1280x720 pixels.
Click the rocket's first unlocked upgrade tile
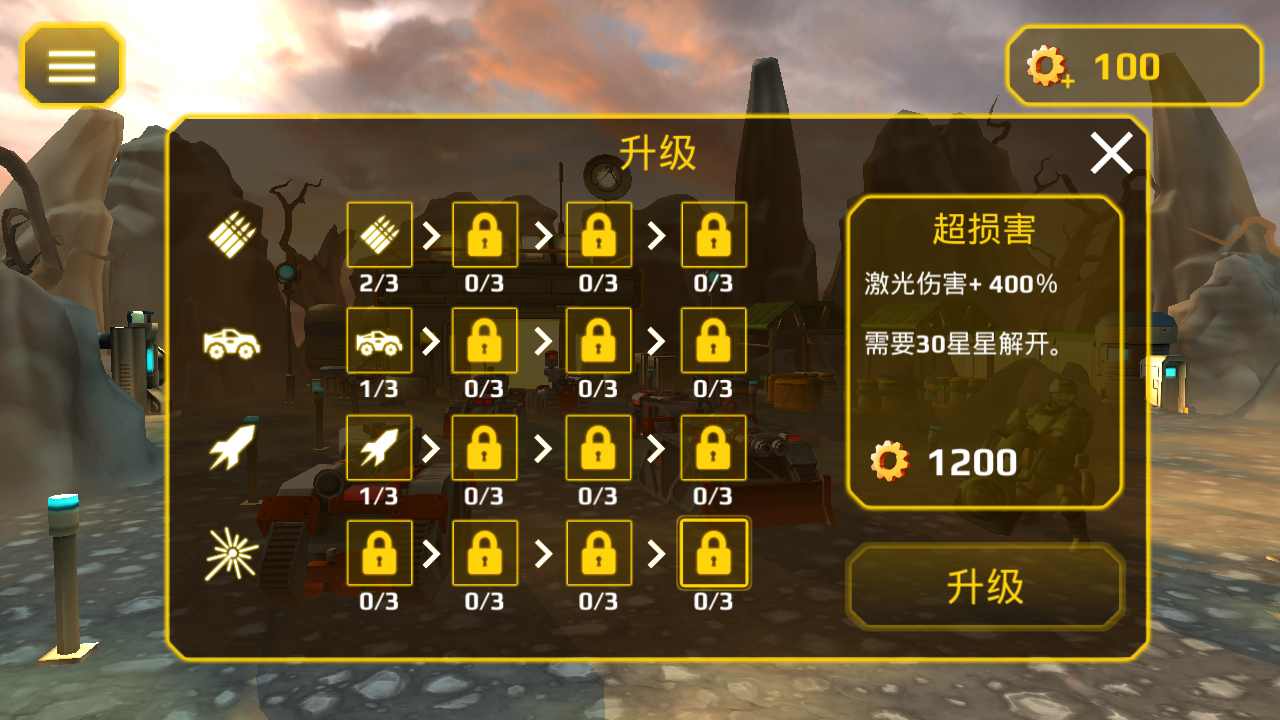[379, 447]
